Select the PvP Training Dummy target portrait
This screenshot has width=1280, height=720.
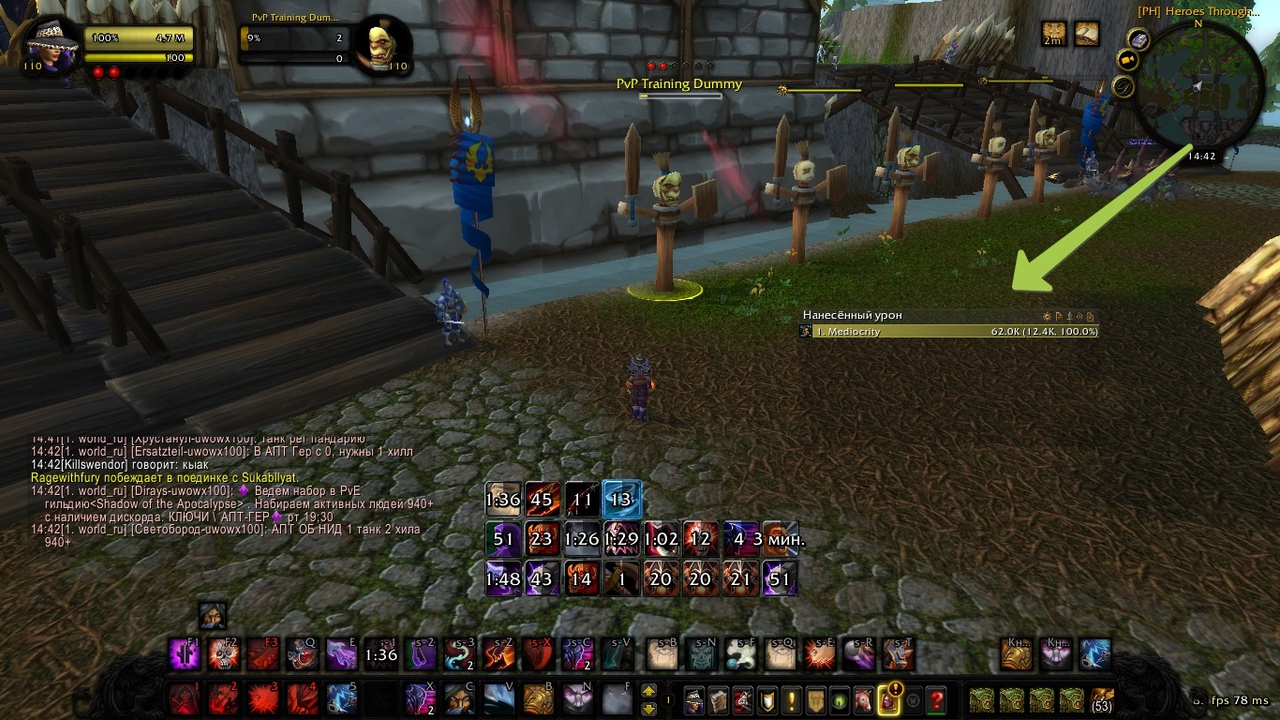tap(382, 43)
